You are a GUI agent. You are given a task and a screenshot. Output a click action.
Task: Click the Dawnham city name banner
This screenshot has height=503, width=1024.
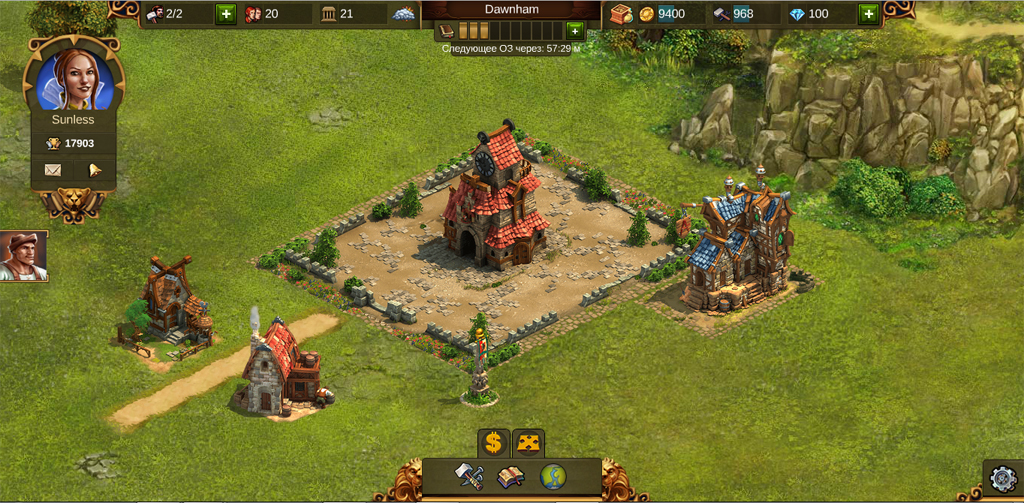(x=511, y=10)
